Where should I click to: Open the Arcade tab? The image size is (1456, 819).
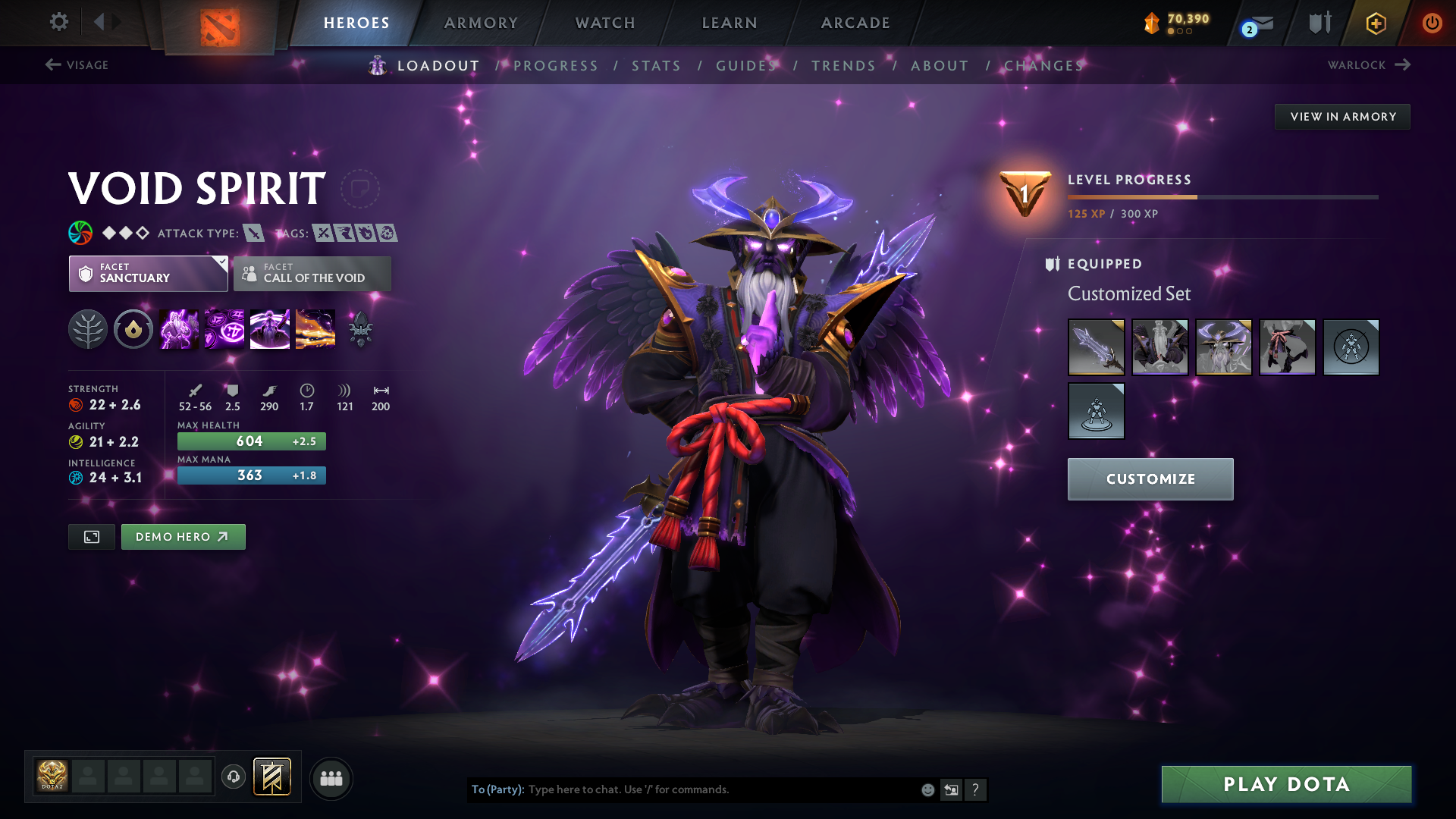[855, 23]
